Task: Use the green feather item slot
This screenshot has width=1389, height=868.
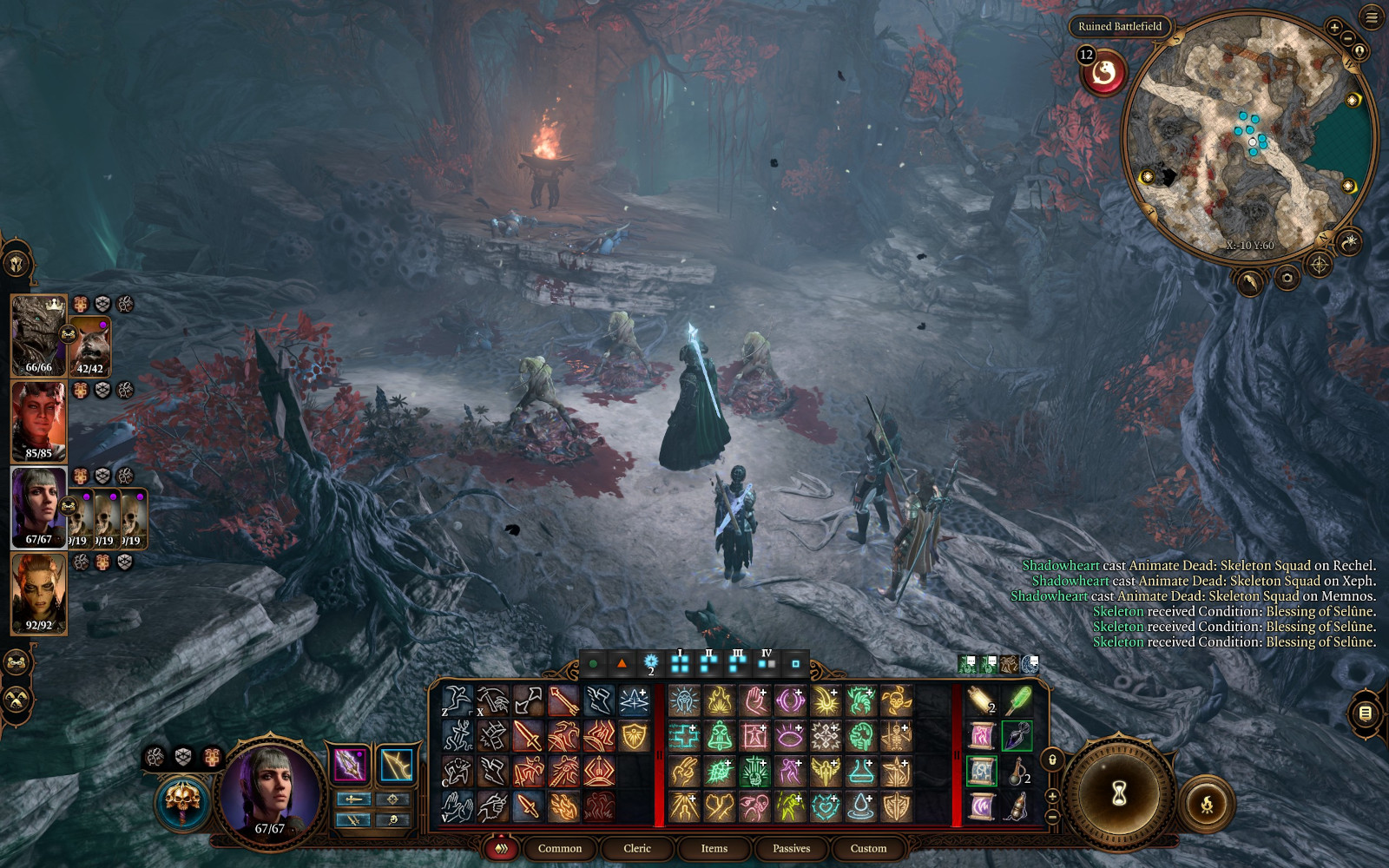Action: (1017, 700)
